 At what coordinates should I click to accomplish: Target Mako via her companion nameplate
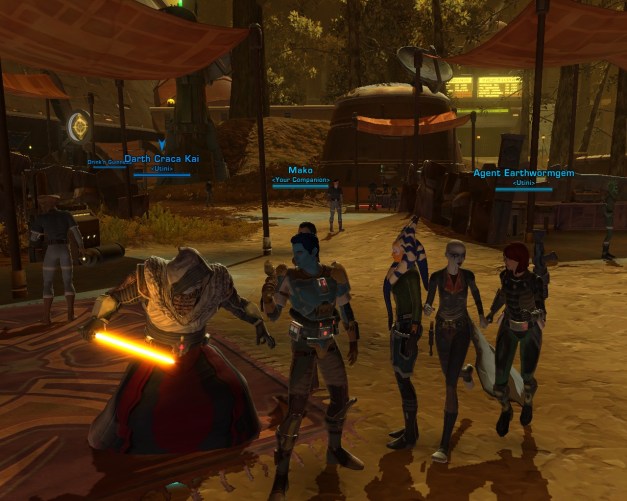tap(300, 171)
